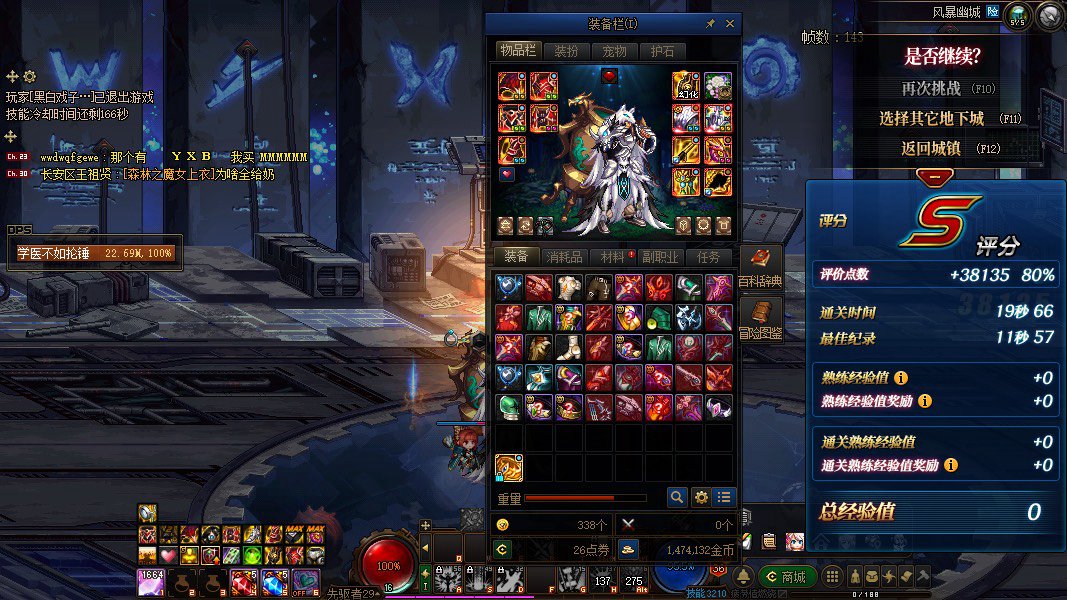The width and height of the screenshot is (1067, 600).
Task: Open the 宠物 tab
Action: [614, 51]
